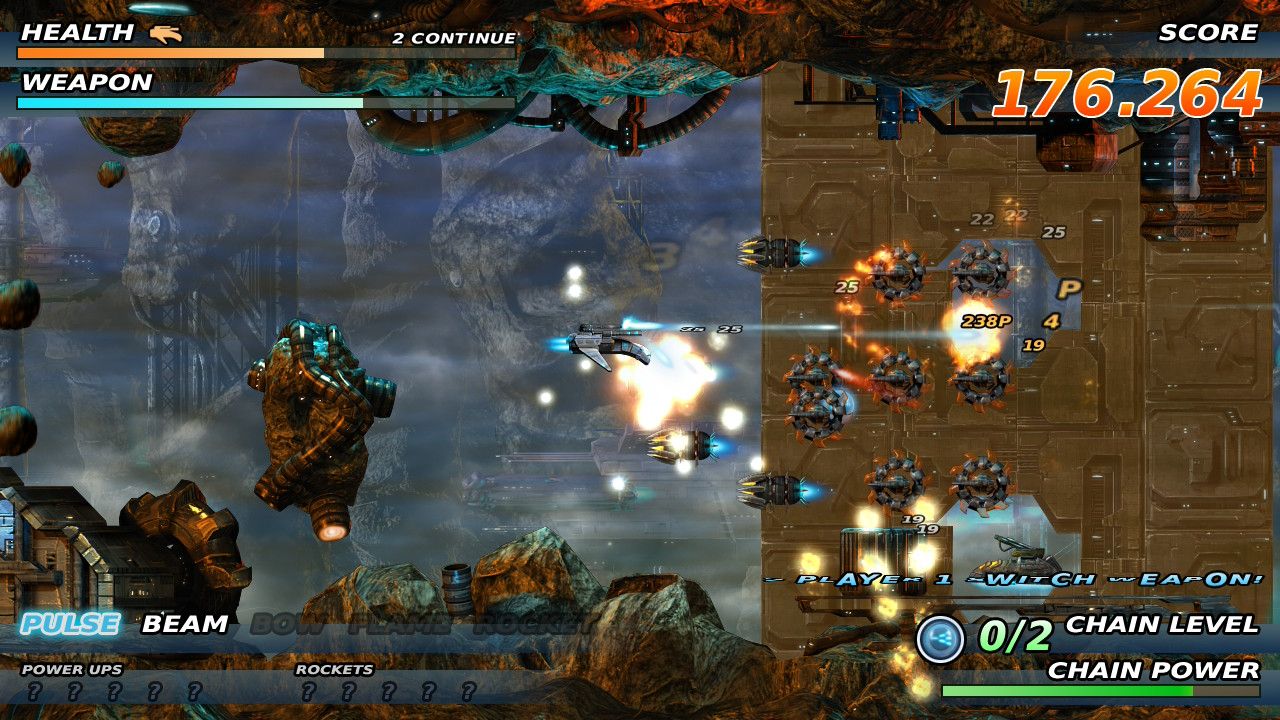Switch to the BEAM weapon
The height and width of the screenshot is (720, 1280).
tap(185, 624)
